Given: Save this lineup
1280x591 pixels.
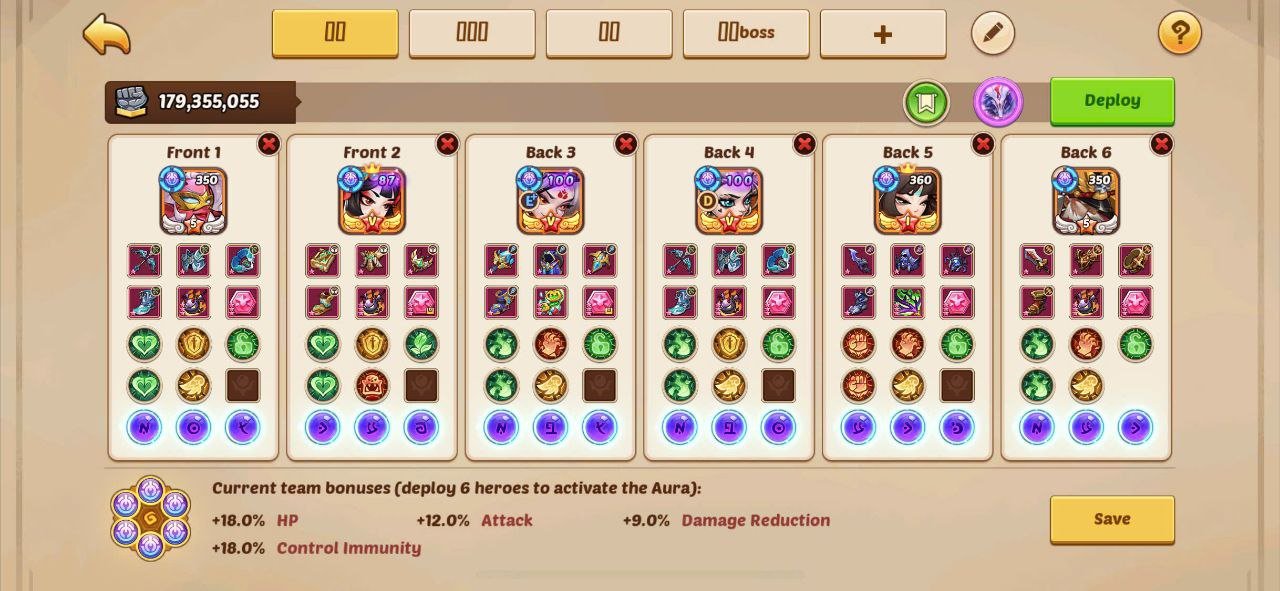Looking at the screenshot, I should [1112, 519].
